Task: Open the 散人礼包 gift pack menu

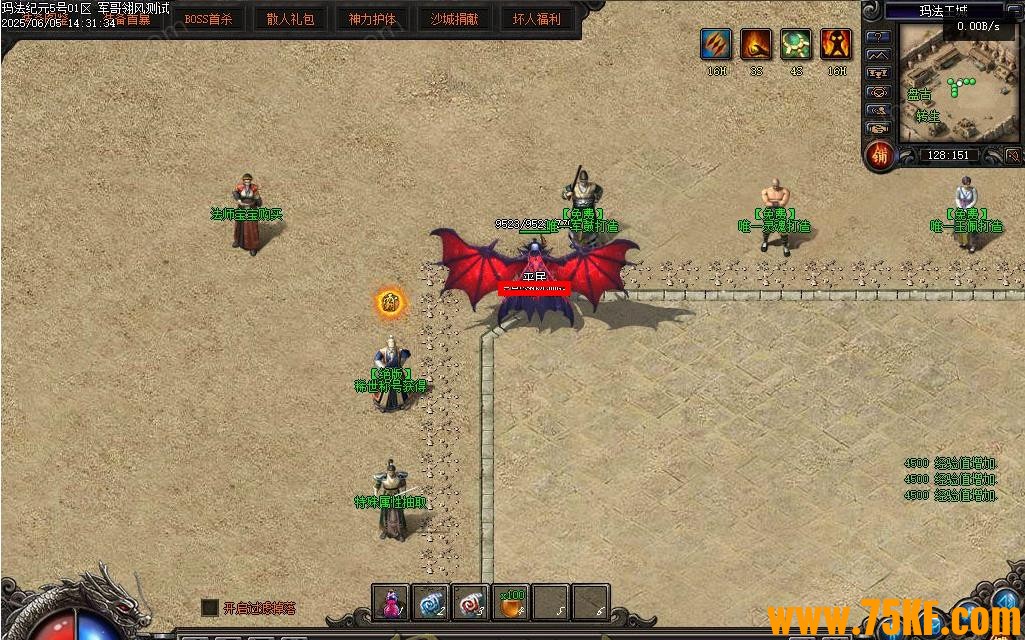Action: [290, 19]
